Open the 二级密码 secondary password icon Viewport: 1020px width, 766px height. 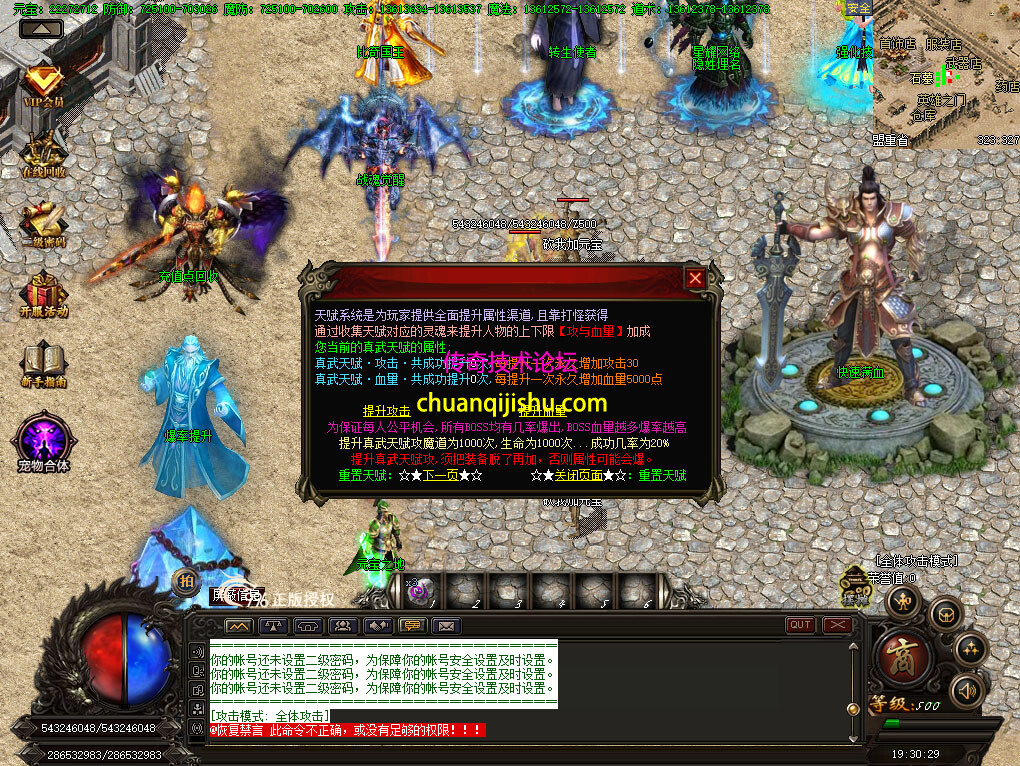[x=43, y=224]
